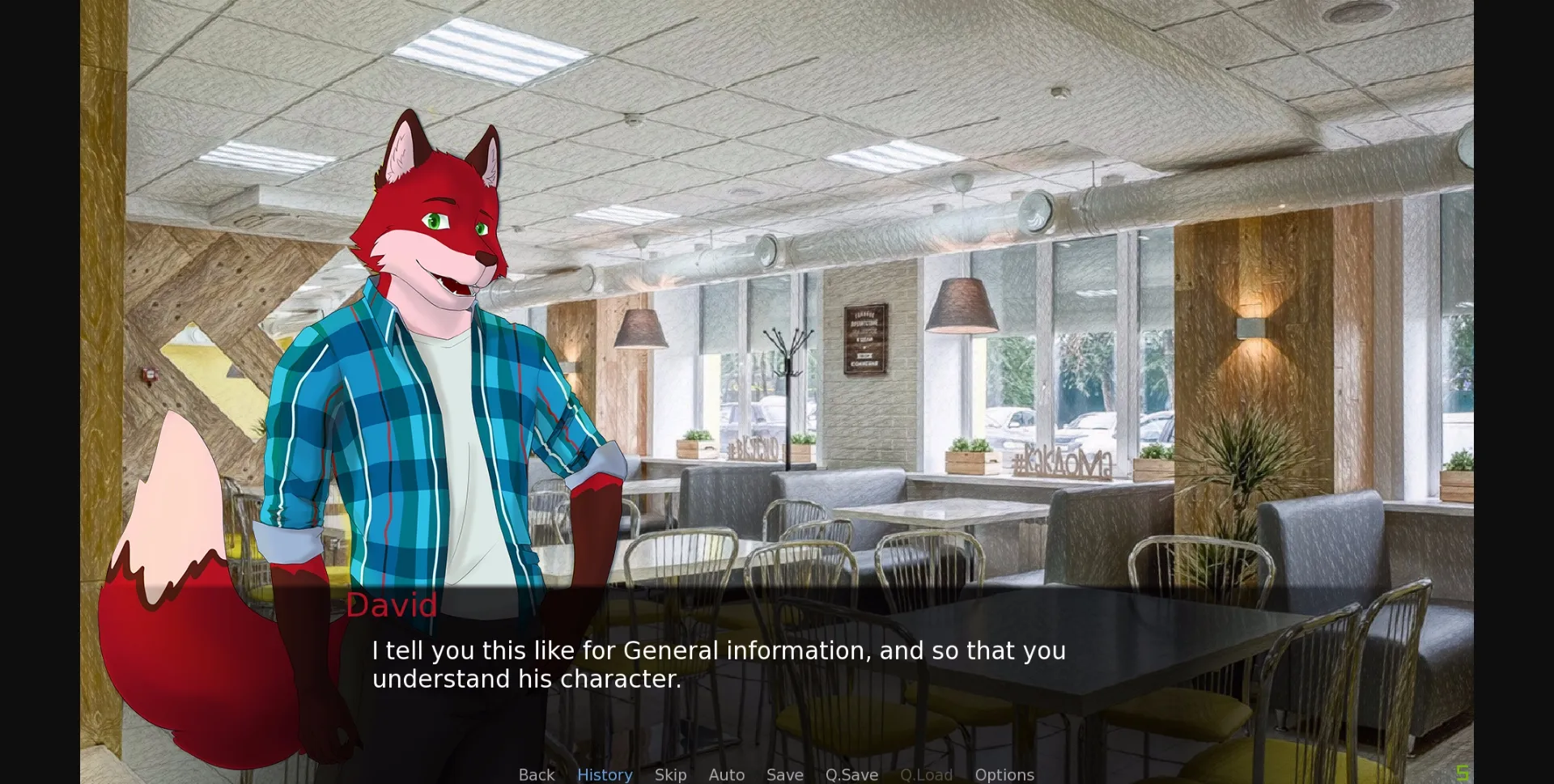Open the Options menu
This screenshot has height=784, width=1554.
[x=1004, y=774]
